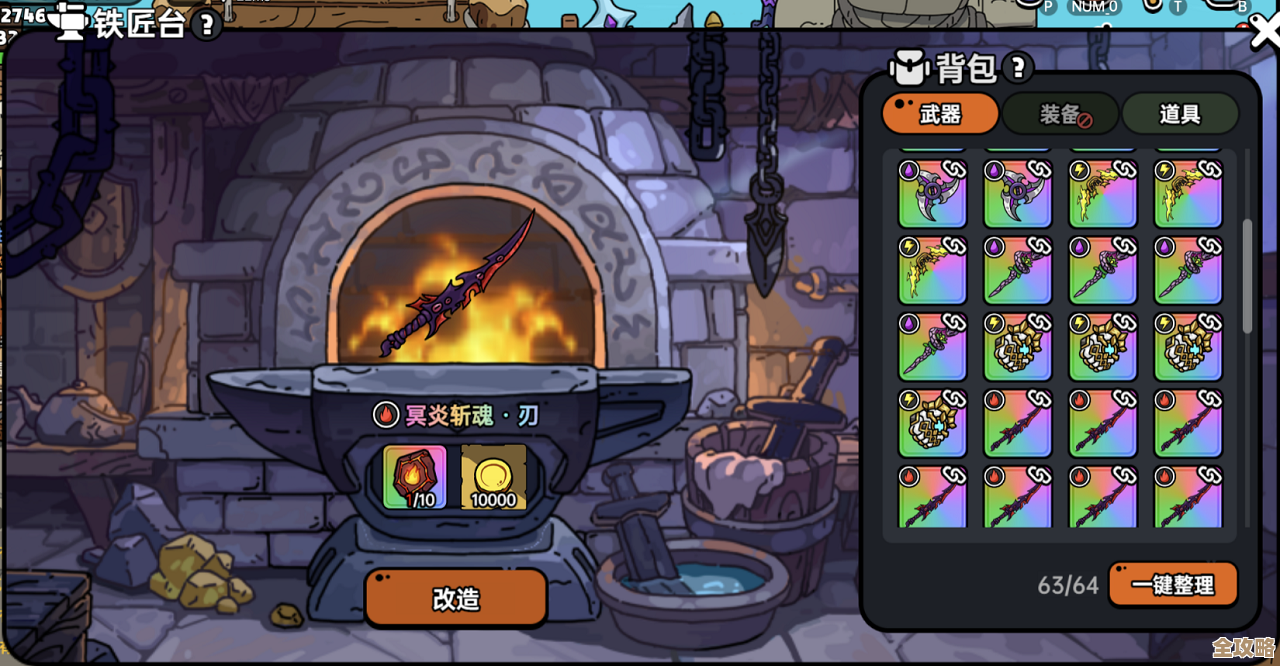Select the fire stone material slot
Viewport: 1280px width, 666px height.
coord(415,478)
